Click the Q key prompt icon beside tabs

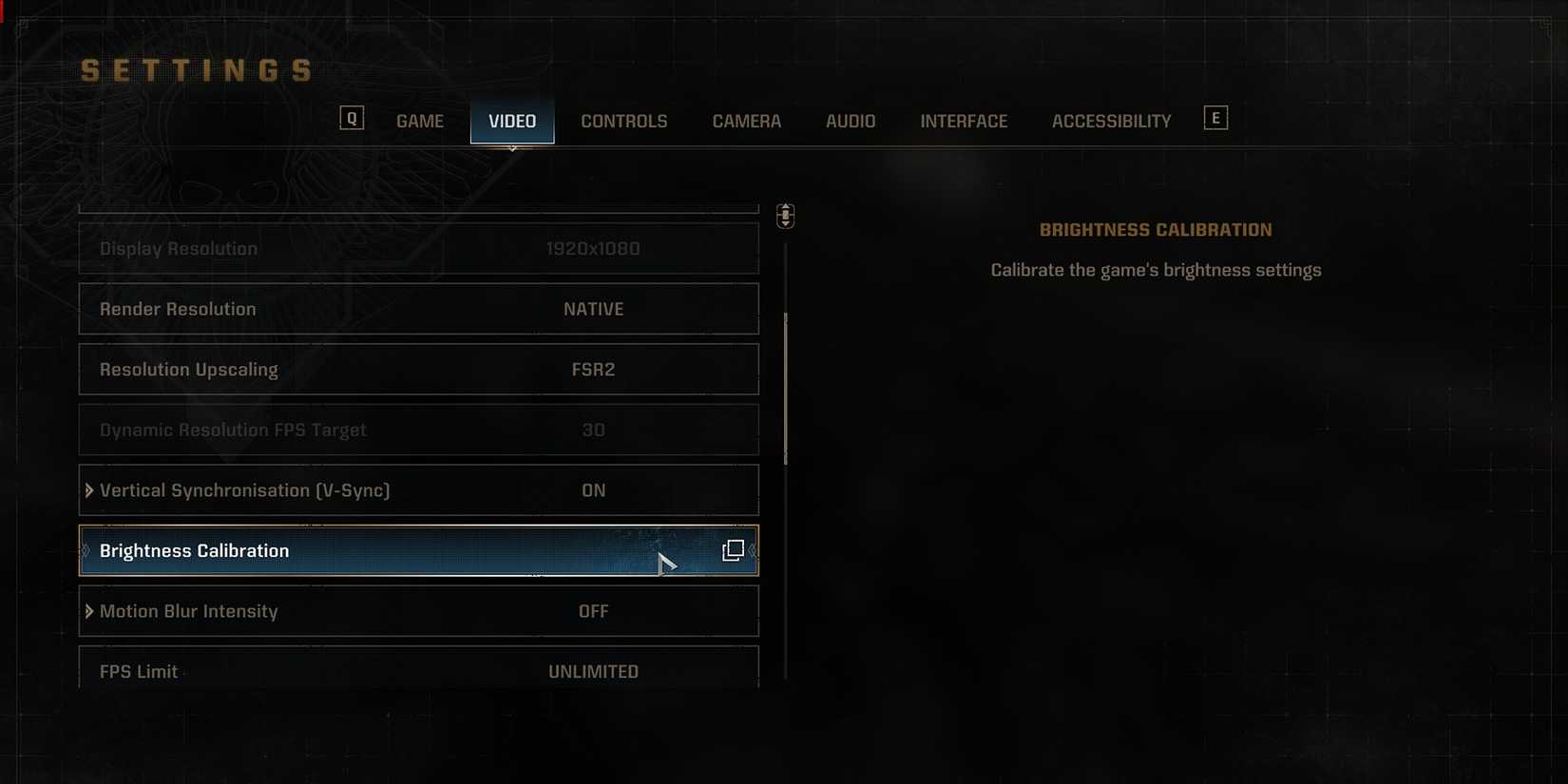point(352,117)
